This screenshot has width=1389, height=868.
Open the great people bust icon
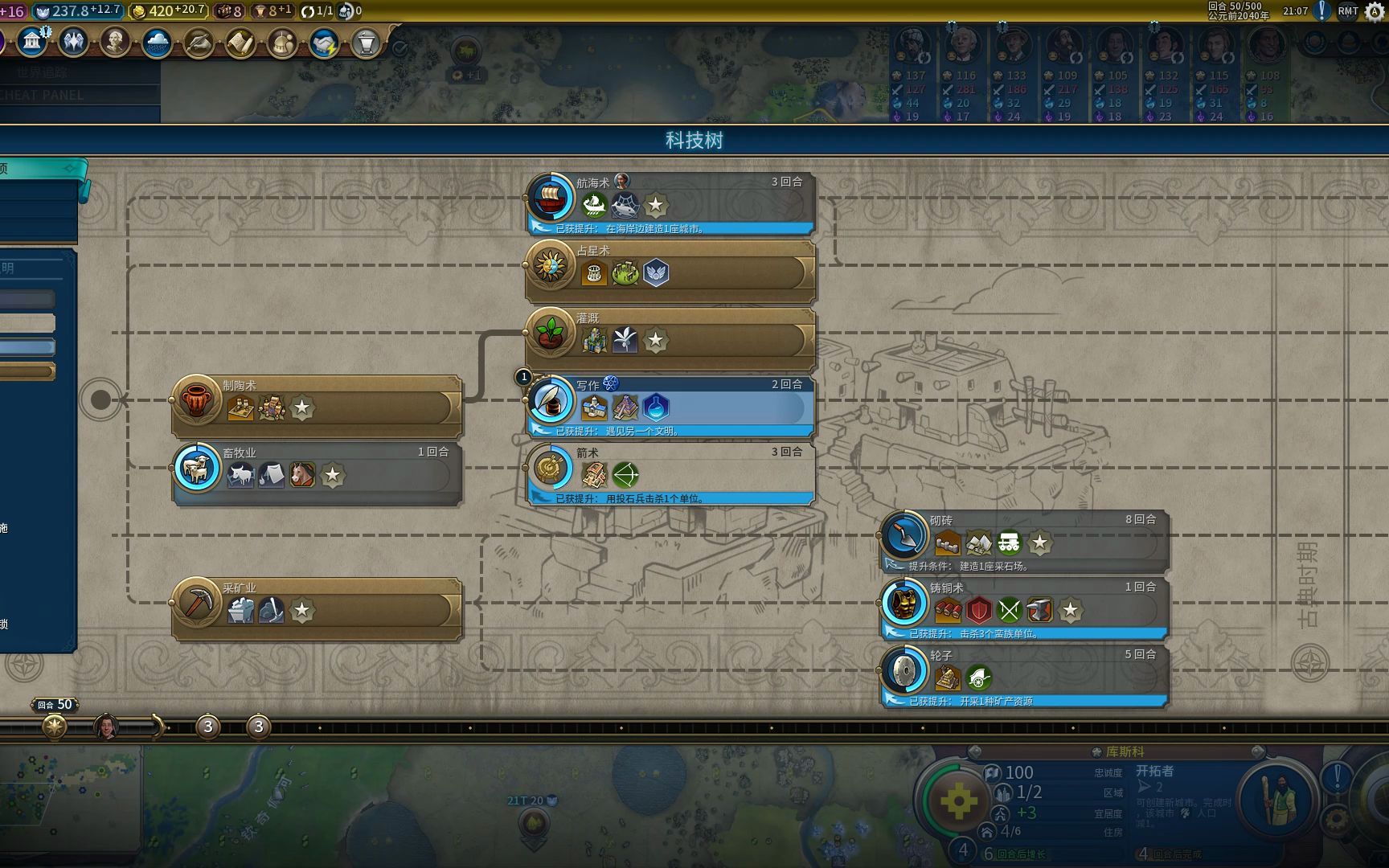tap(115, 42)
